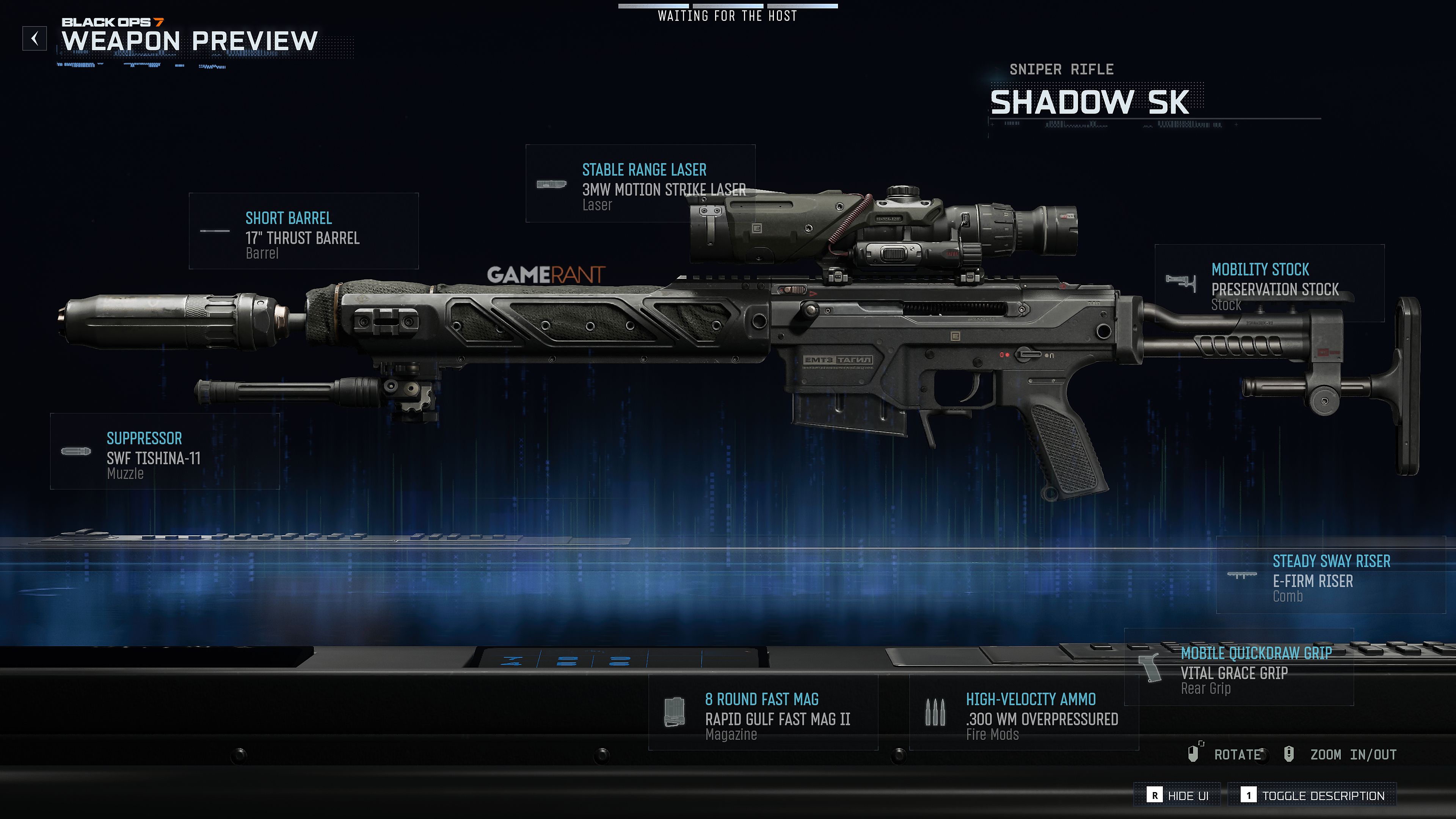Open the 8 Round Fast Mag attachment

(763, 712)
